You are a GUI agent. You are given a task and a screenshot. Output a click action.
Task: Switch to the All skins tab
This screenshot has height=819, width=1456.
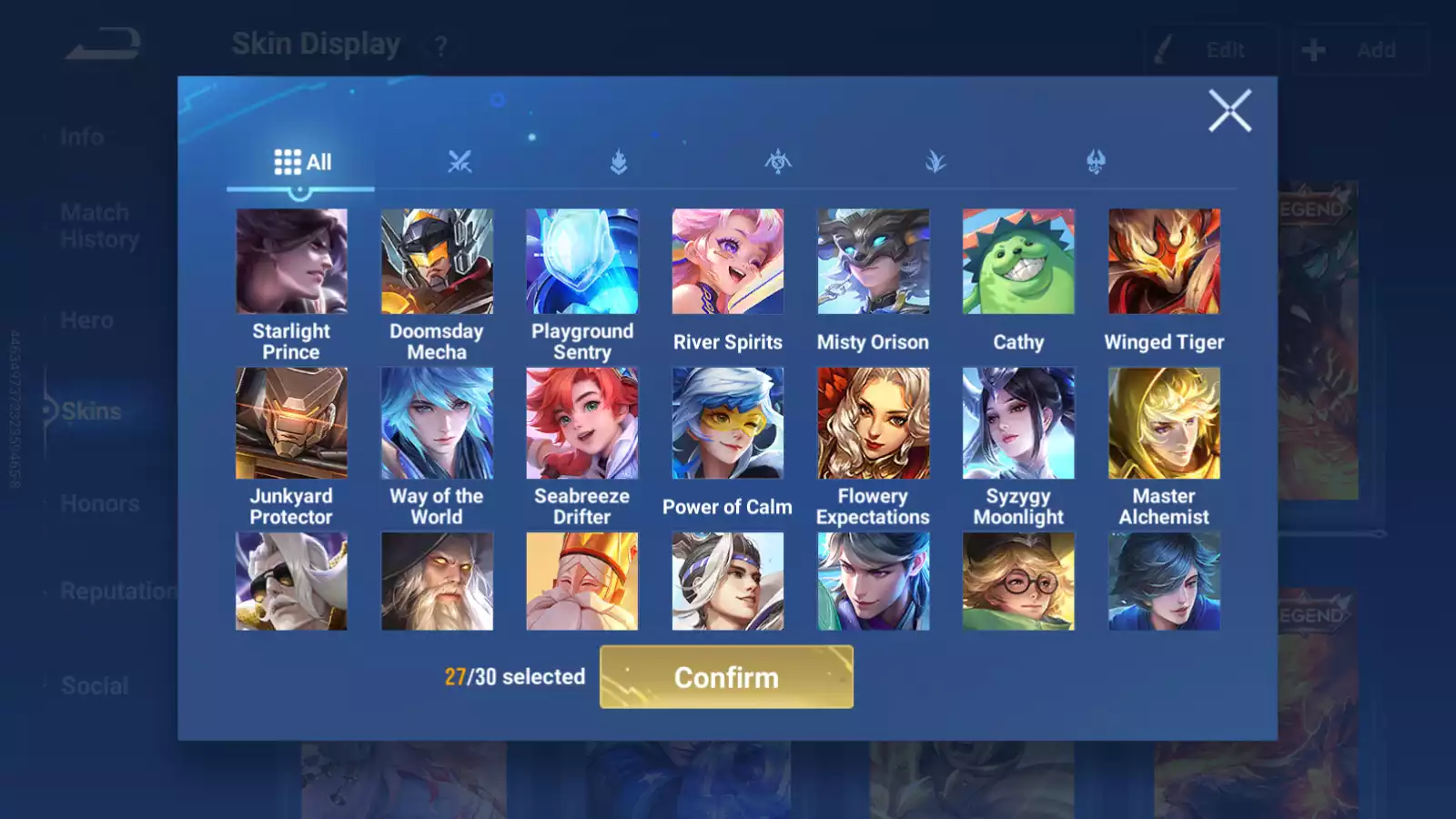click(x=302, y=162)
